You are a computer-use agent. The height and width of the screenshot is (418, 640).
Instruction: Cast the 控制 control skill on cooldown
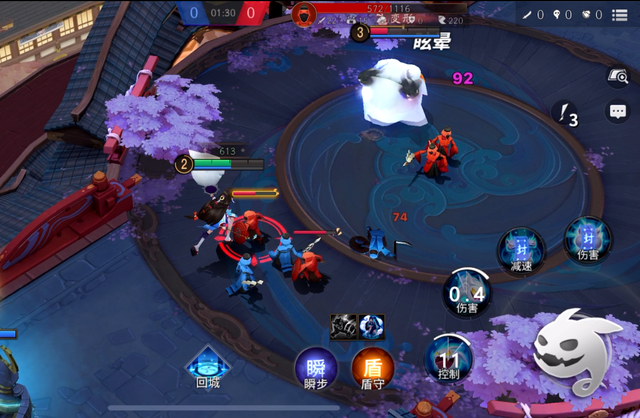[x=447, y=356]
